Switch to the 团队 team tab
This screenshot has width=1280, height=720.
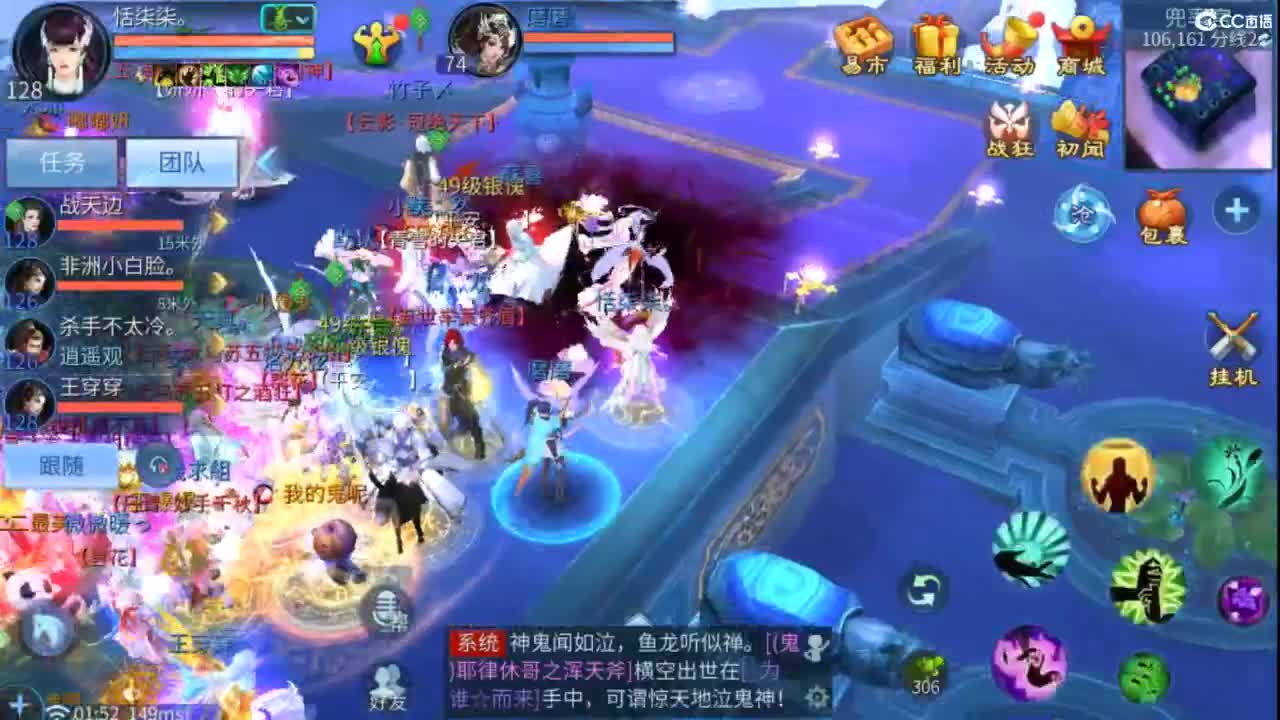tap(183, 162)
